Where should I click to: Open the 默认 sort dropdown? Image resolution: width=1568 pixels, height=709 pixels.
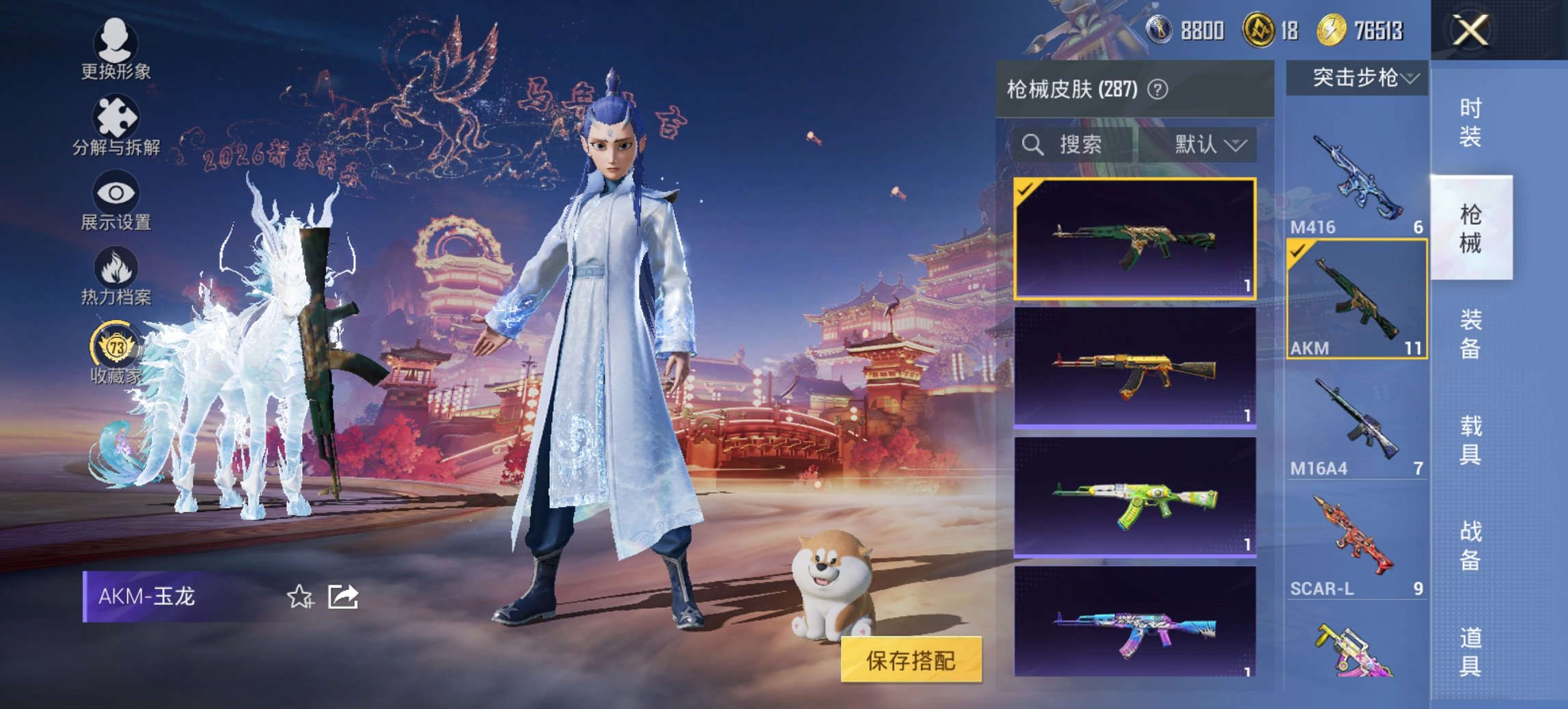(x=1209, y=145)
